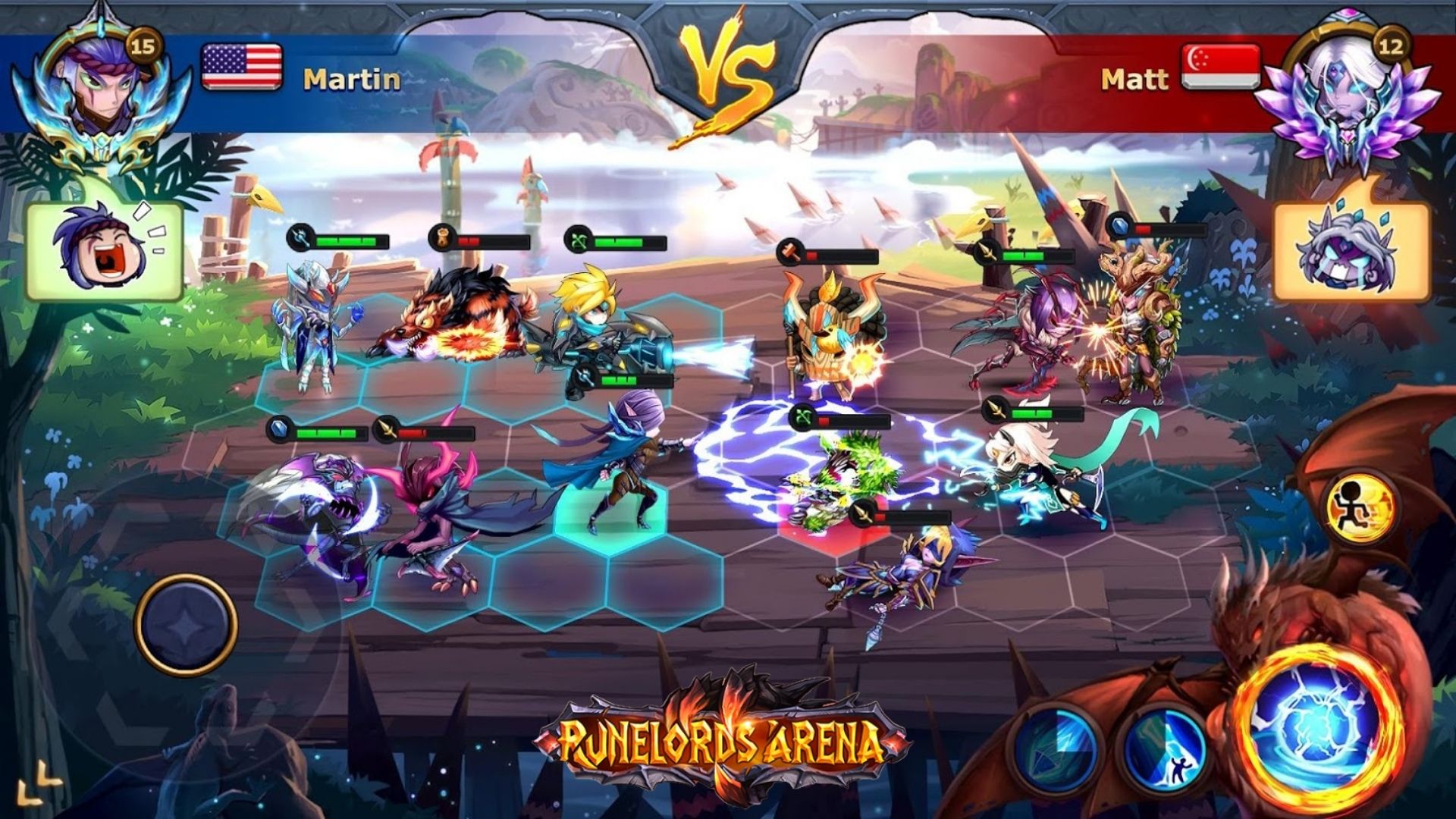Viewport: 1456px width, 819px height.
Task: Click the United States flag beside Martin
Action: pyautogui.click(x=242, y=67)
